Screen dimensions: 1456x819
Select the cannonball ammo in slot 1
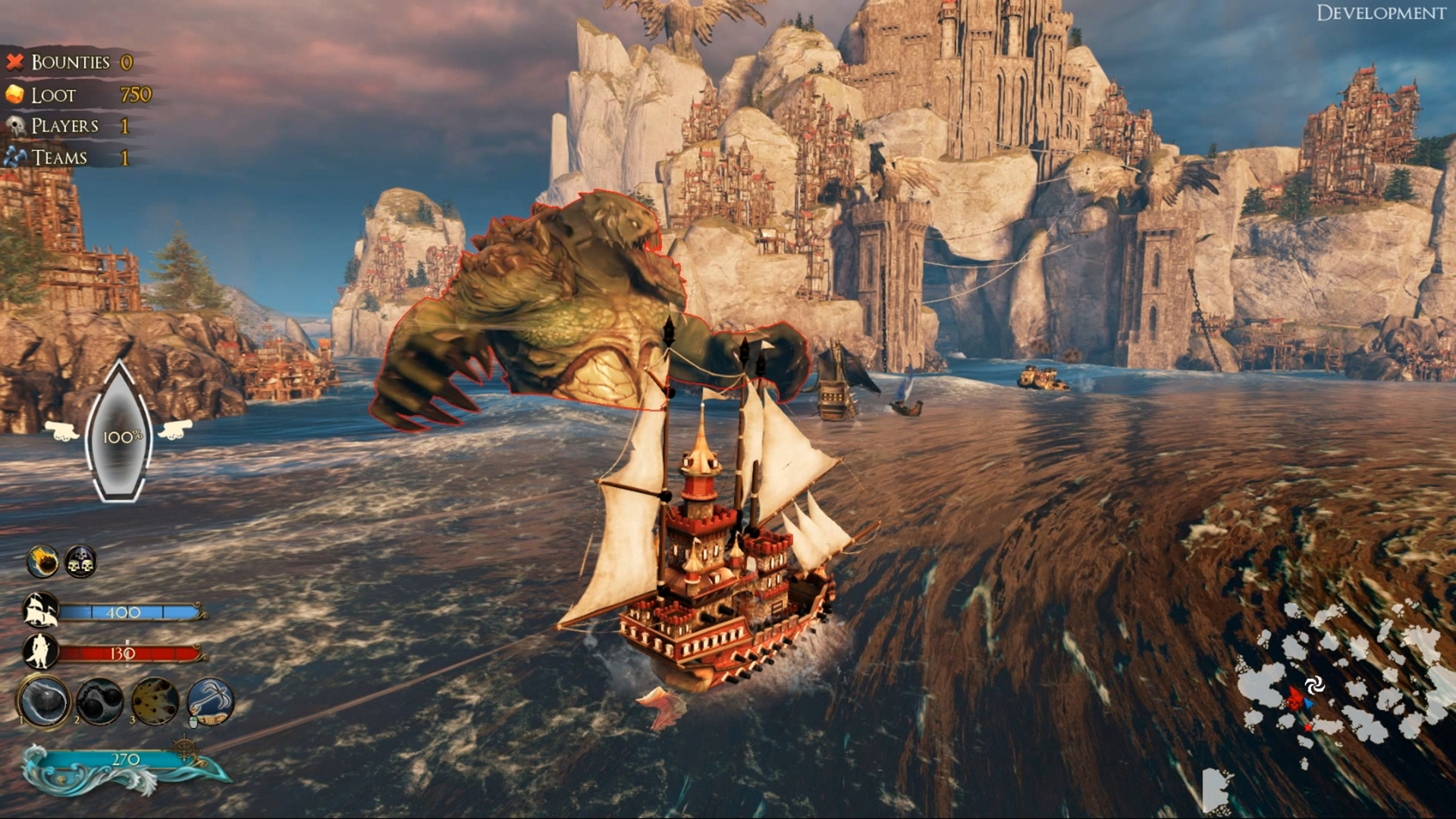44,701
